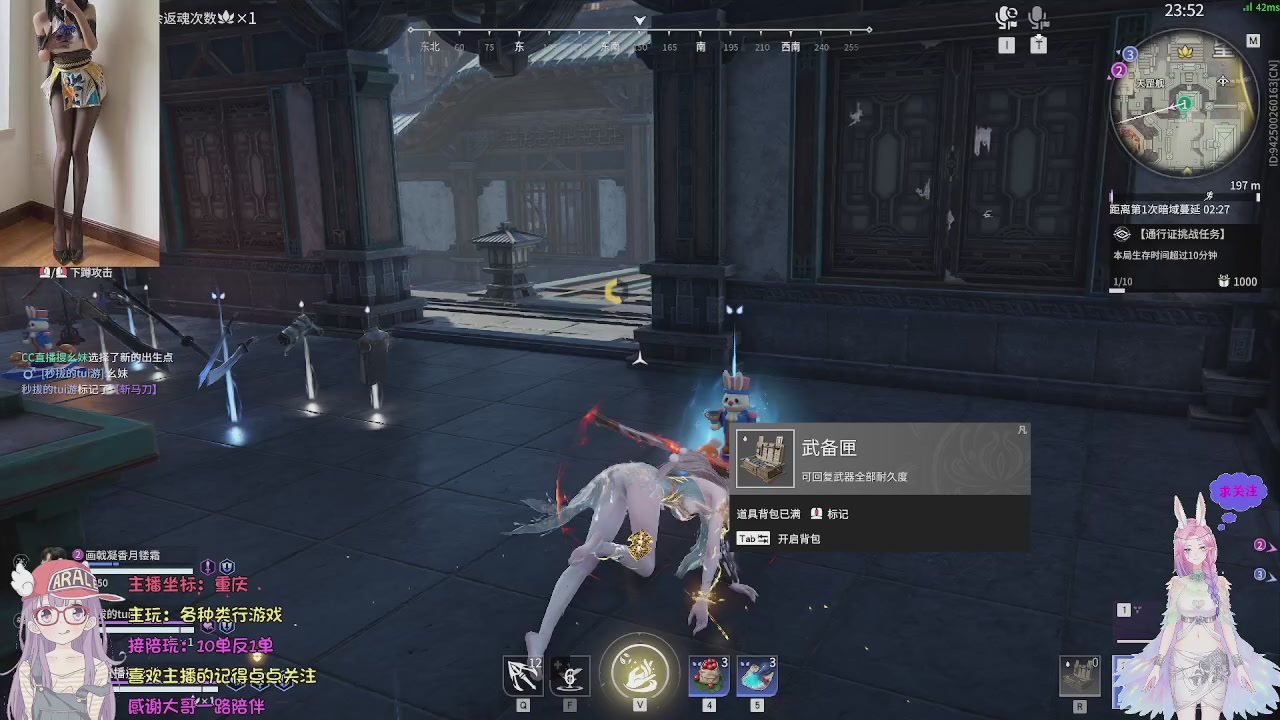Select teammate marker ③ on the minimap

click(x=1129, y=54)
